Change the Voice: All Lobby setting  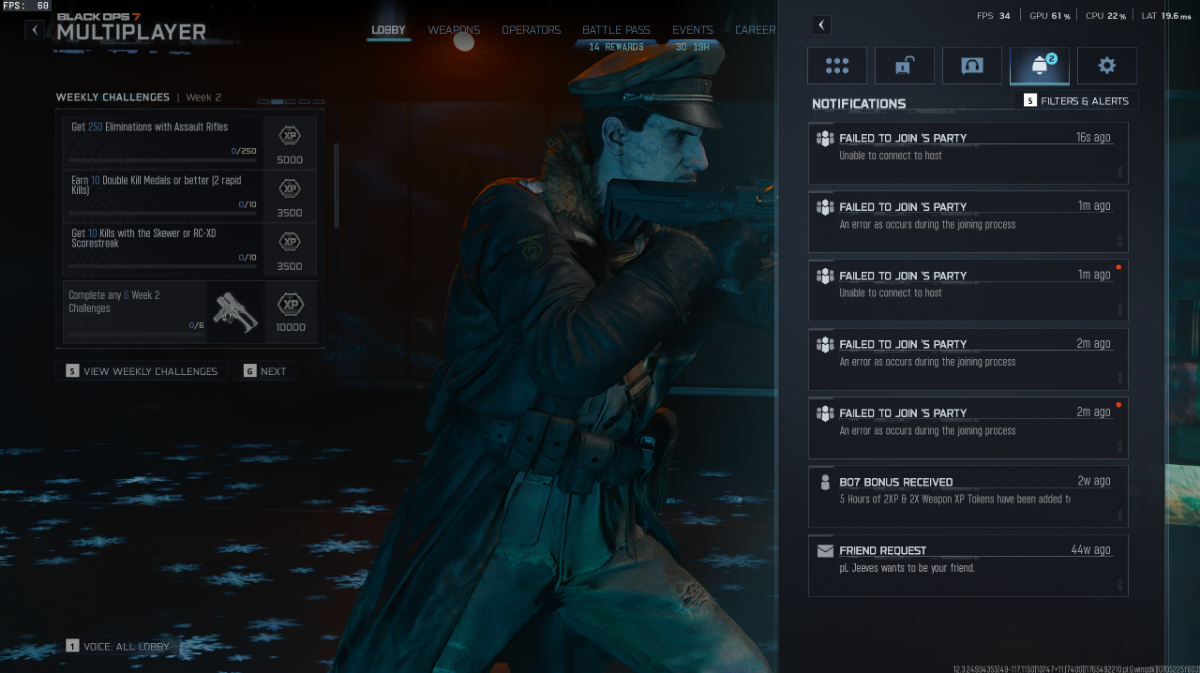coord(118,647)
